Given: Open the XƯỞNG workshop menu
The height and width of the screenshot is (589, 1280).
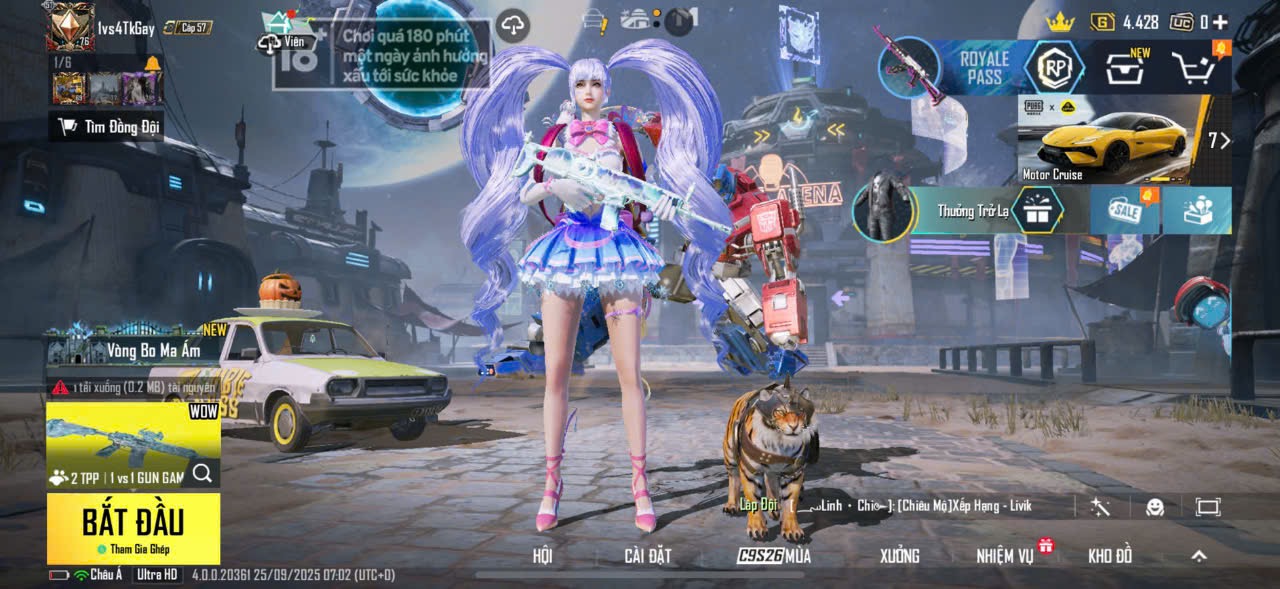Looking at the screenshot, I should [x=899, y=556].
